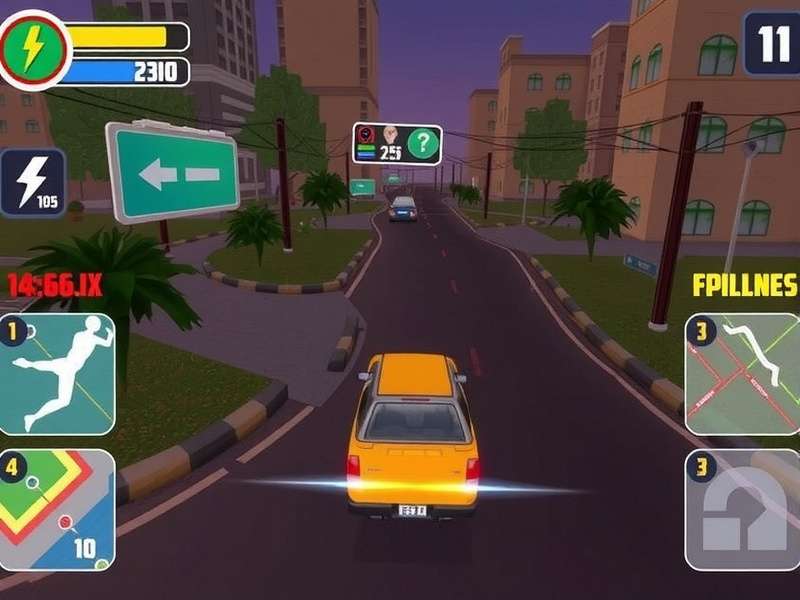Click the green question mark hint icon
Image resolution: width=800 pixels, height=600 pixels.
422,143
